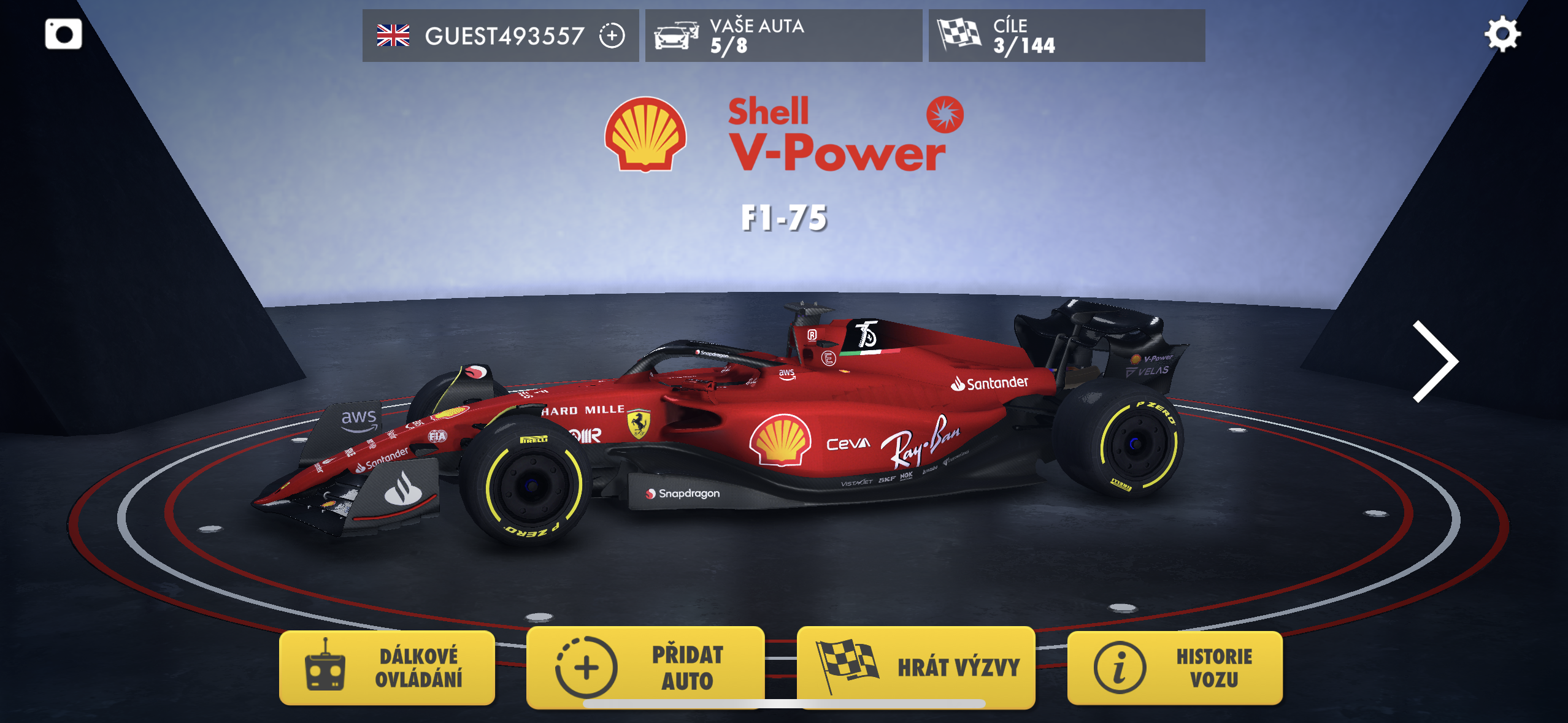This screenshot has height=723, width=1568.
Task: Expand the VAŠE AUTA 5/8 panel
Action: [x=784, y=36]
